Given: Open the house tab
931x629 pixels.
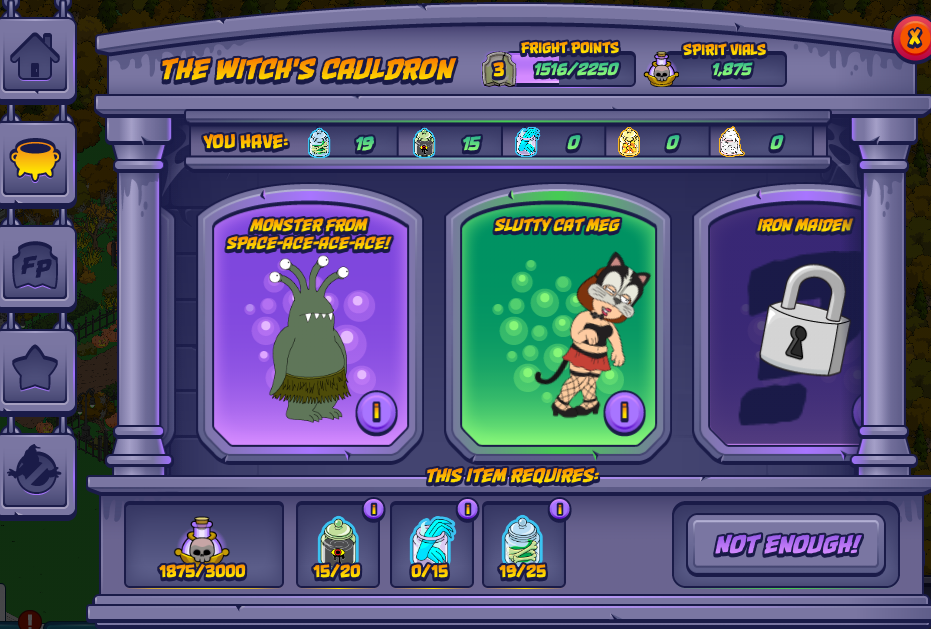Looking at the screenshot, I should point(35,57).
